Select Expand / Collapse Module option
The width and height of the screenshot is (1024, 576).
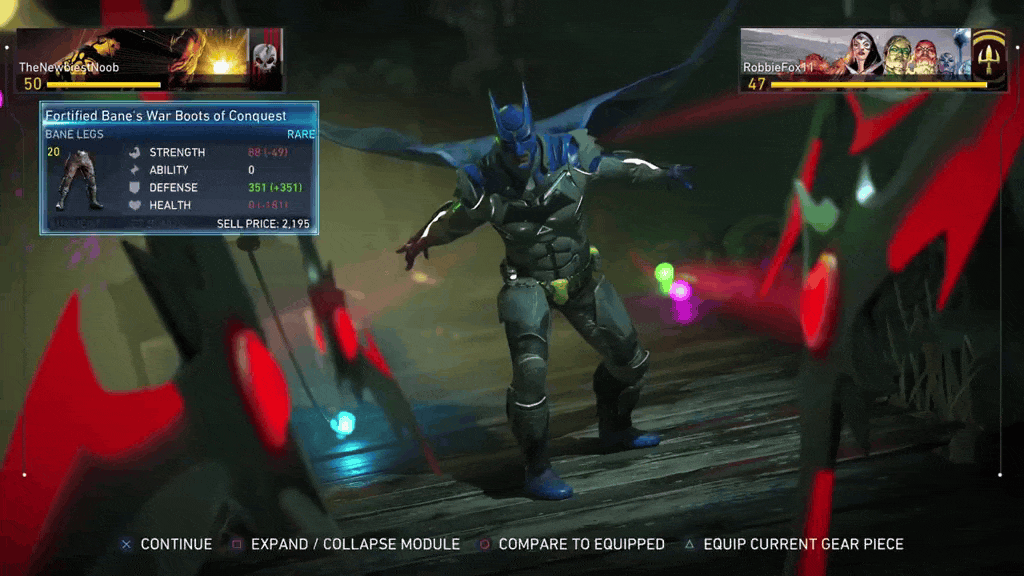point(346,544)
